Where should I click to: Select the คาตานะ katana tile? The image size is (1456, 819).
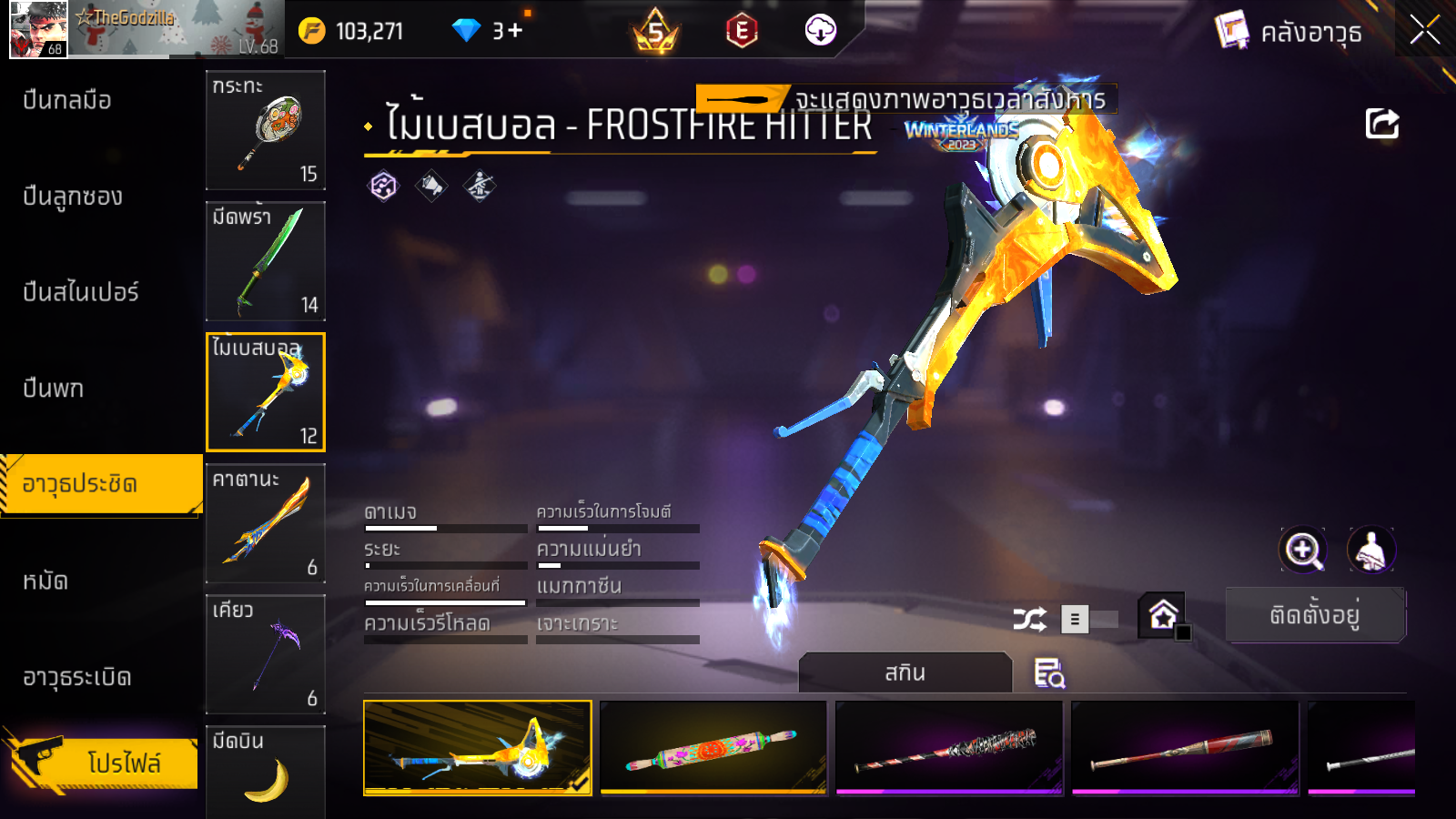tap(266, 523)
